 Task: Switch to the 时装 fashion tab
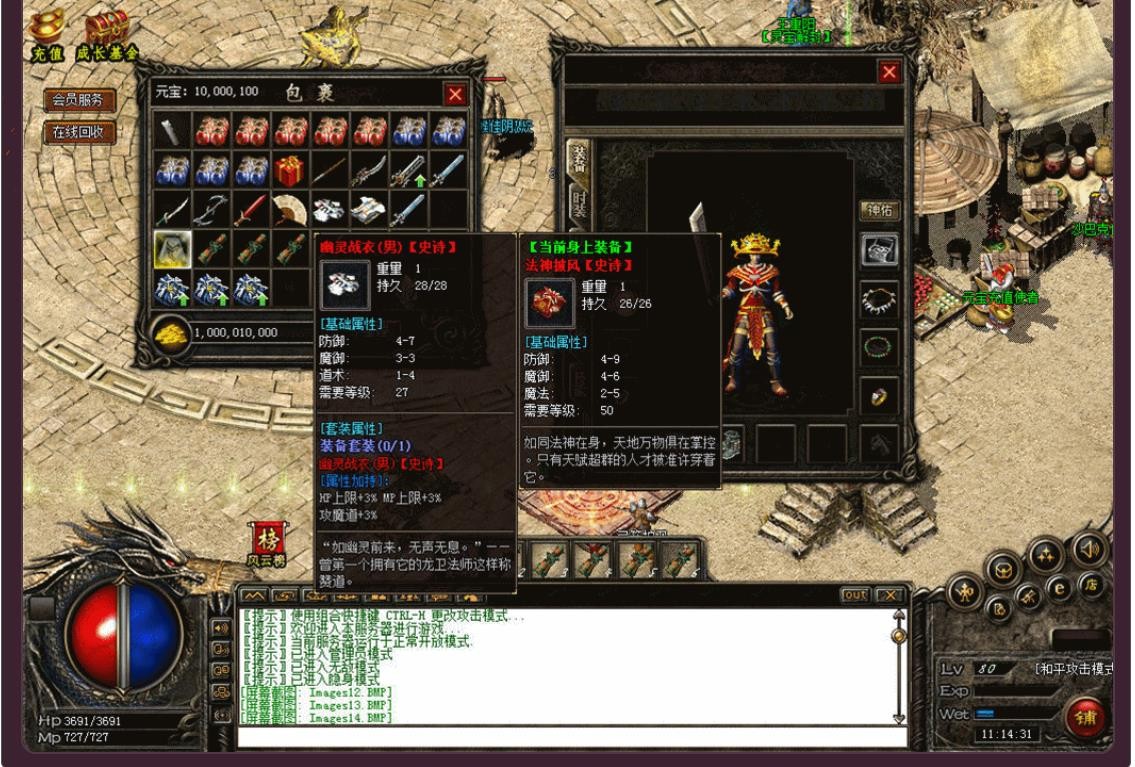click(578, 207)
